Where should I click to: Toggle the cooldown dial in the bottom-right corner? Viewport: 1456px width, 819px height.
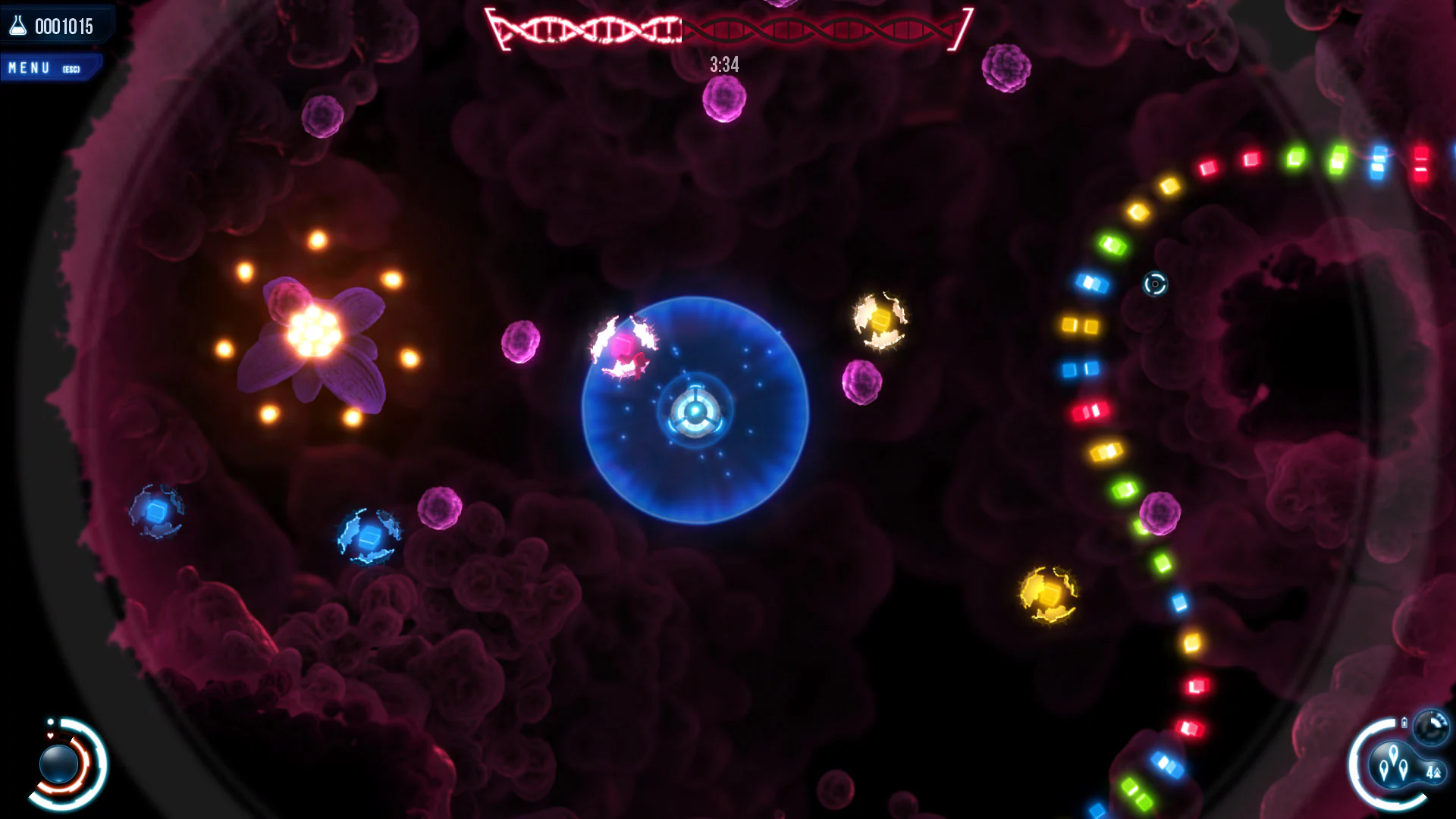1429,725
